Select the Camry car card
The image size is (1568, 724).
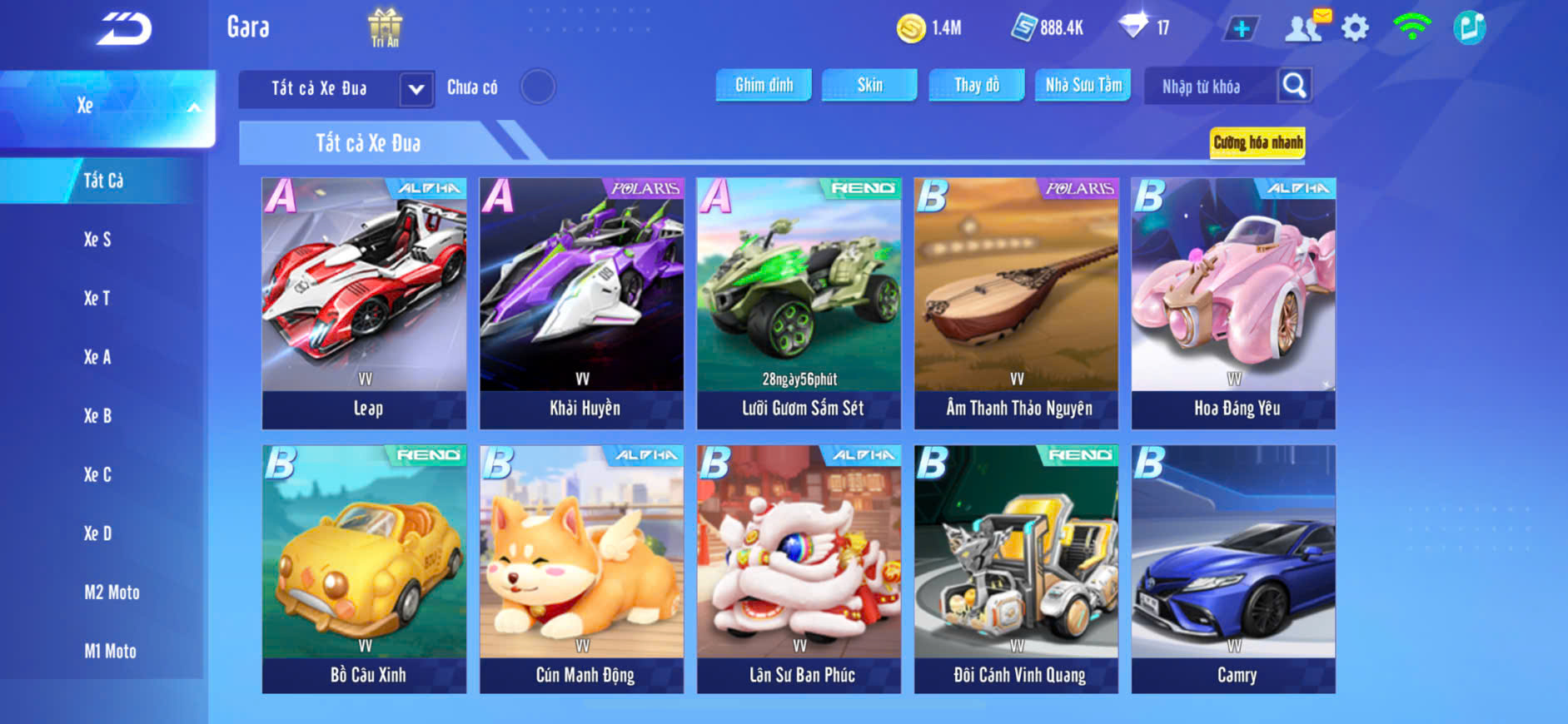[x=1233, y=569]
